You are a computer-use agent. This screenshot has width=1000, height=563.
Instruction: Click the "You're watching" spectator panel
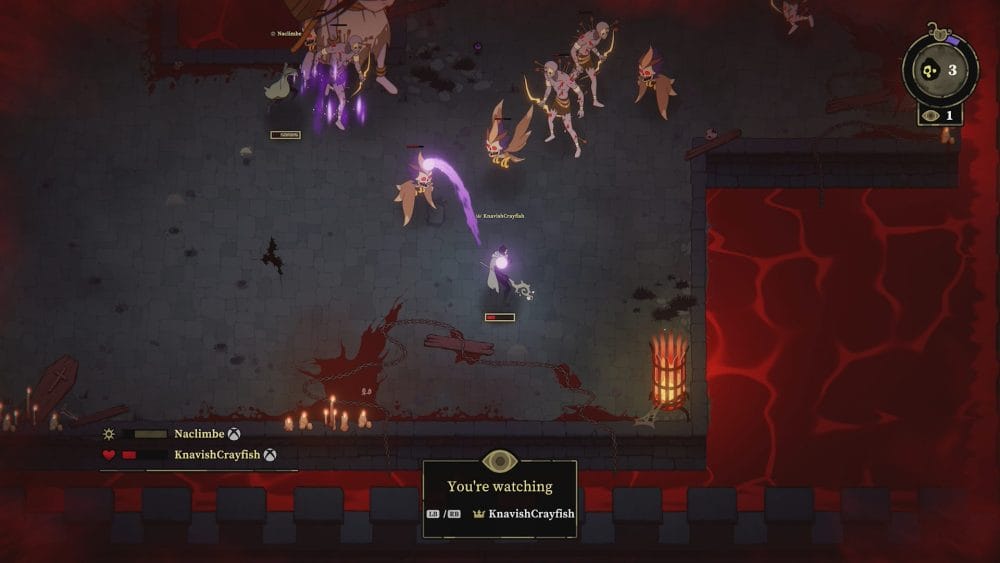(x=500, y=499)
